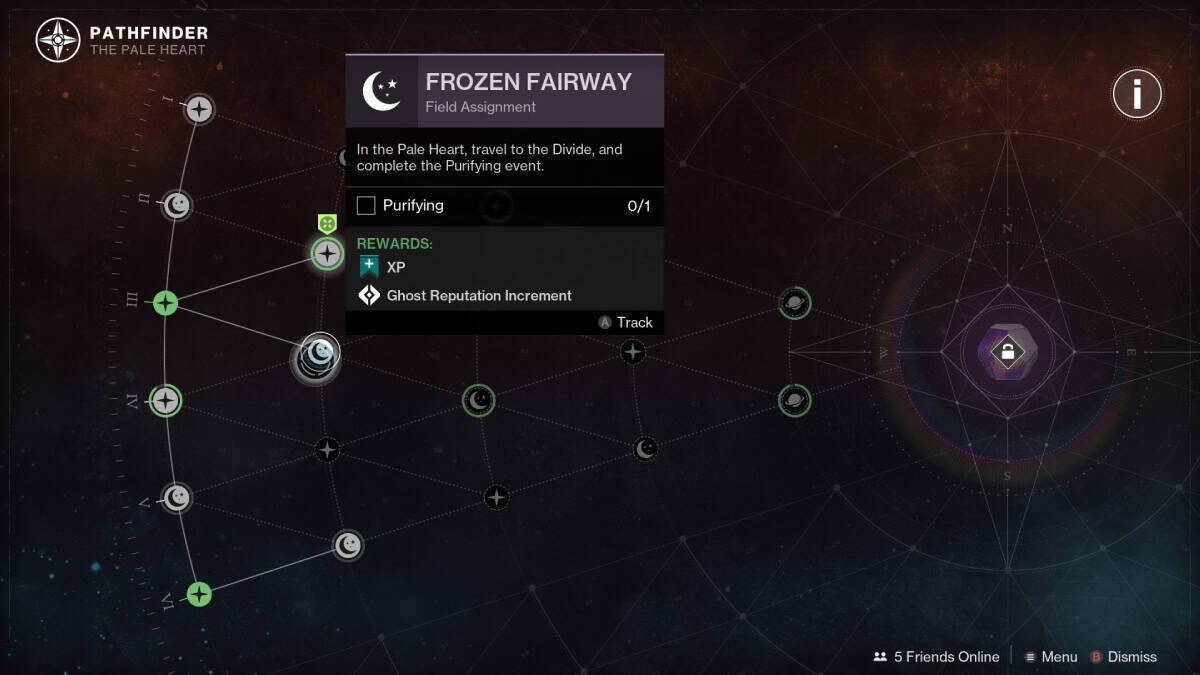Pick the moon node at row II
Image resolution: width=1200 pixels, height=675 pixels.
pyautogui.click(x=177, y=206)
